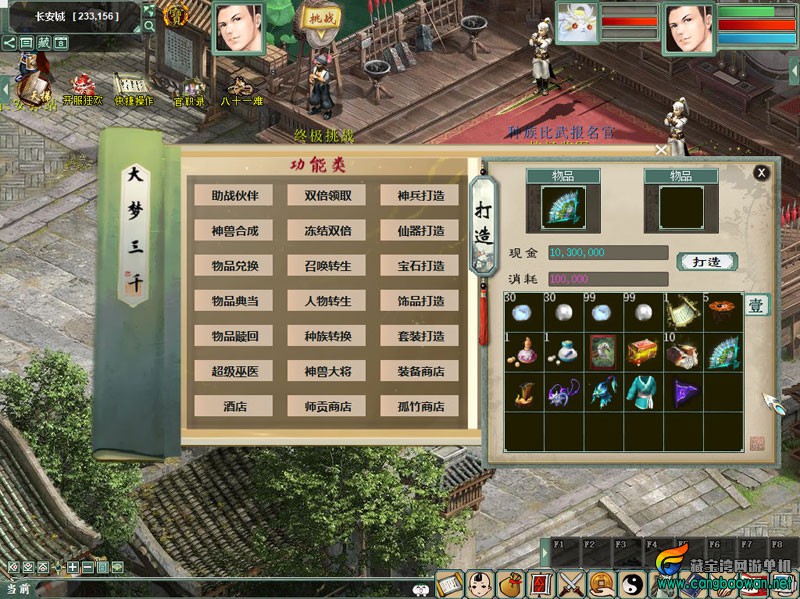Close the forging panel with X
Viewport: 800px width, 599px height.
tap(762, 173)
